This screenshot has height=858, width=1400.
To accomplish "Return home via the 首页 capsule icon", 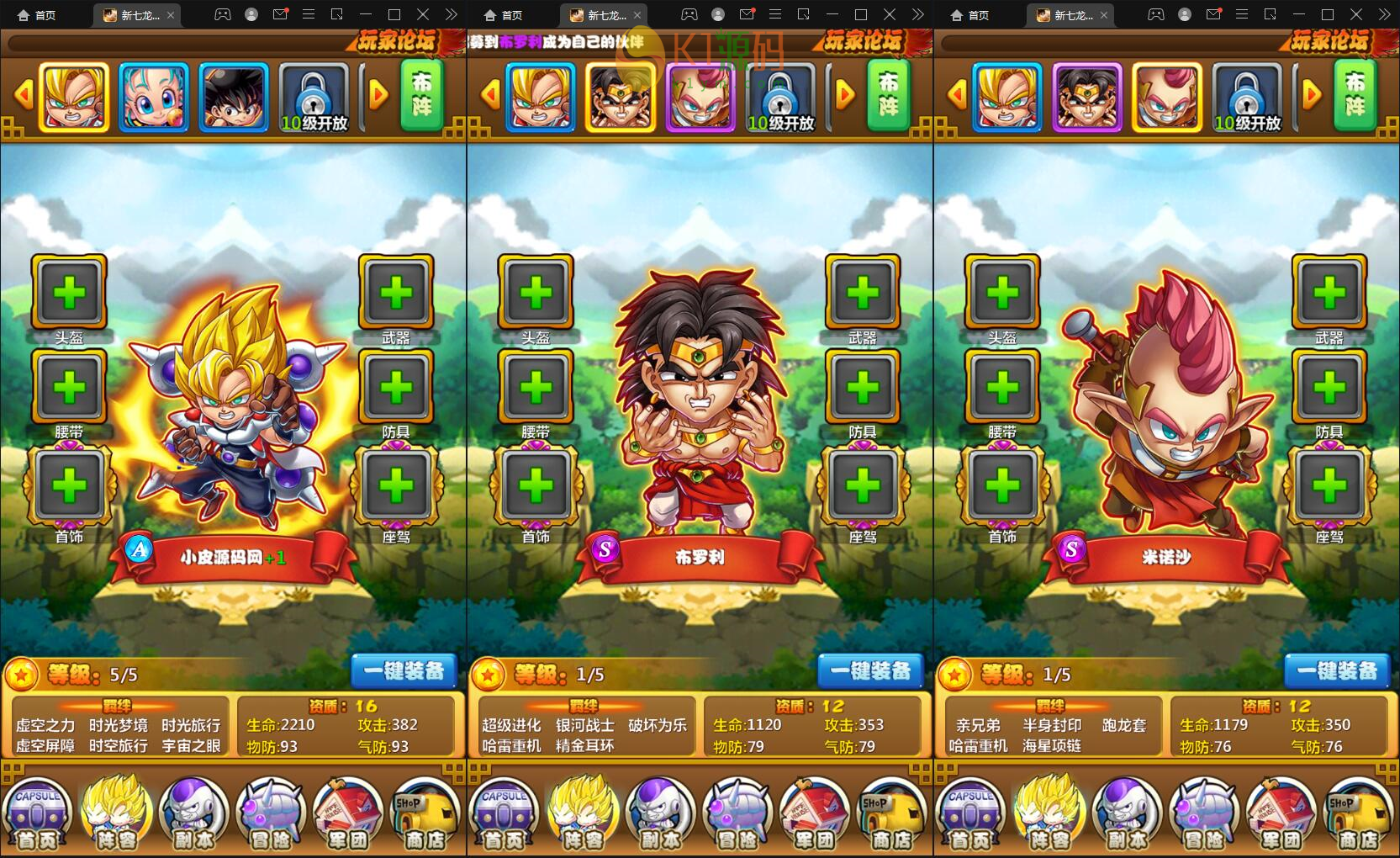I will pyautogui.click(x=38, y=812).
